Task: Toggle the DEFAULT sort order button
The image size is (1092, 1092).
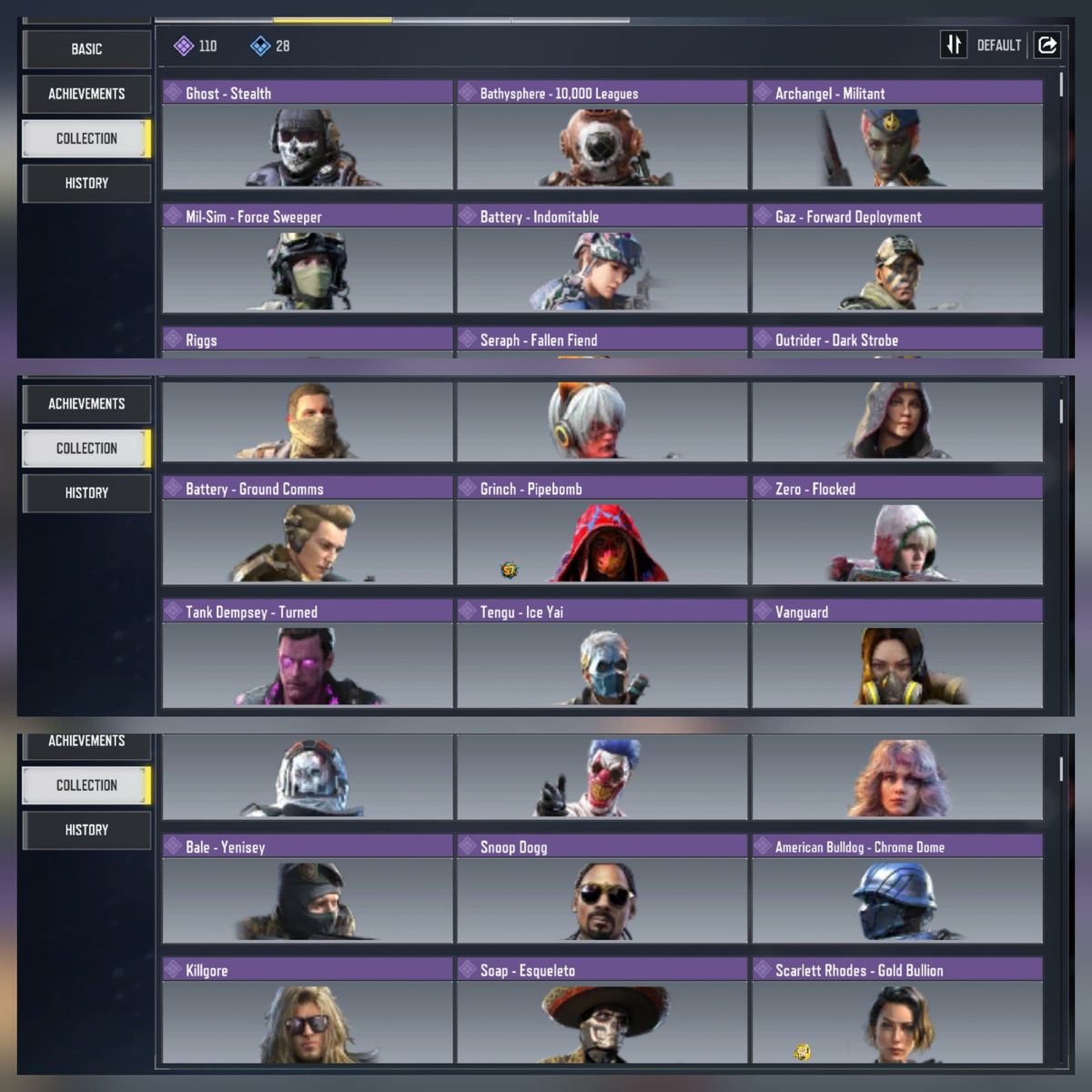Action: [954, 45]
